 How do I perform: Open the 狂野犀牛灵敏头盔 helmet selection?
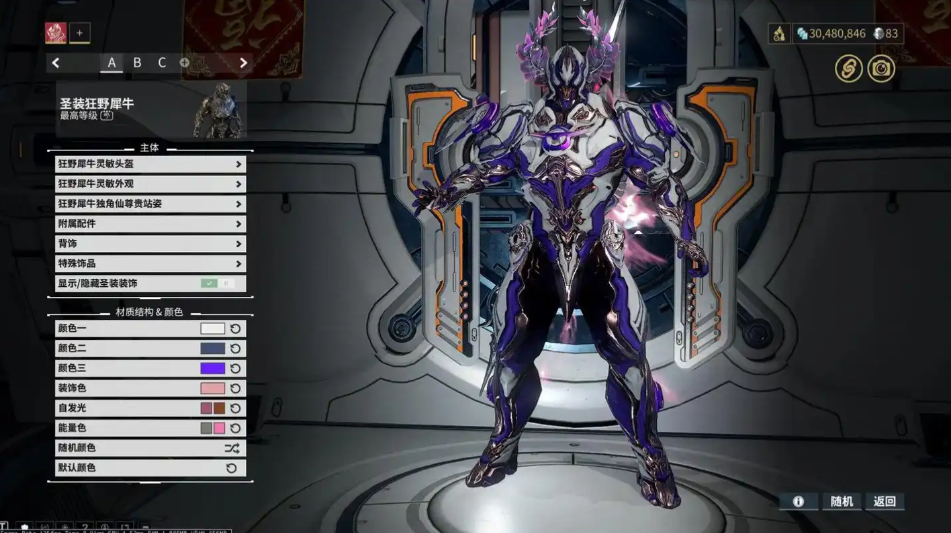pos(150,164)
